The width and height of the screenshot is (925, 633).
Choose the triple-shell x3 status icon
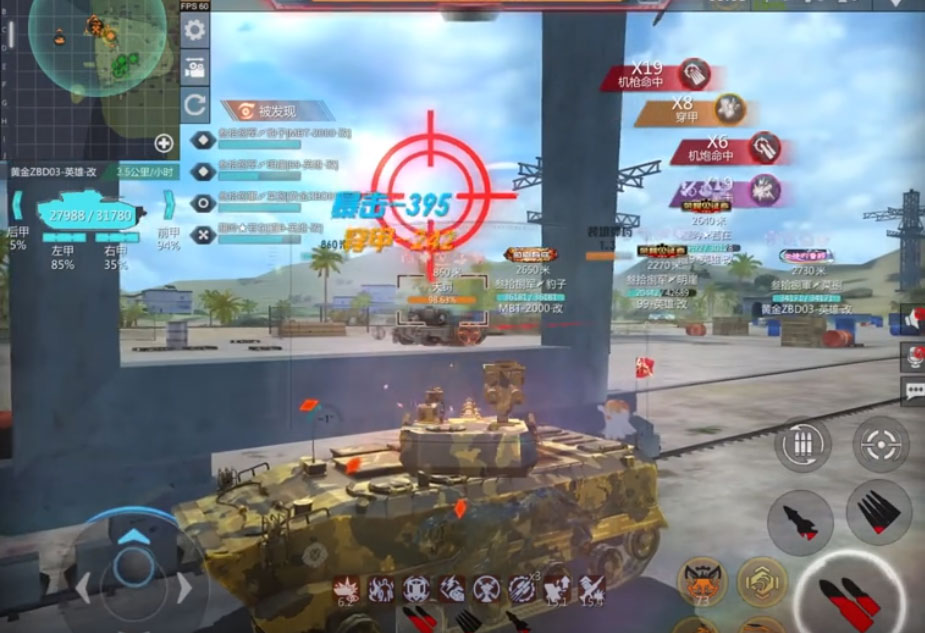click(x=521, y=590)
